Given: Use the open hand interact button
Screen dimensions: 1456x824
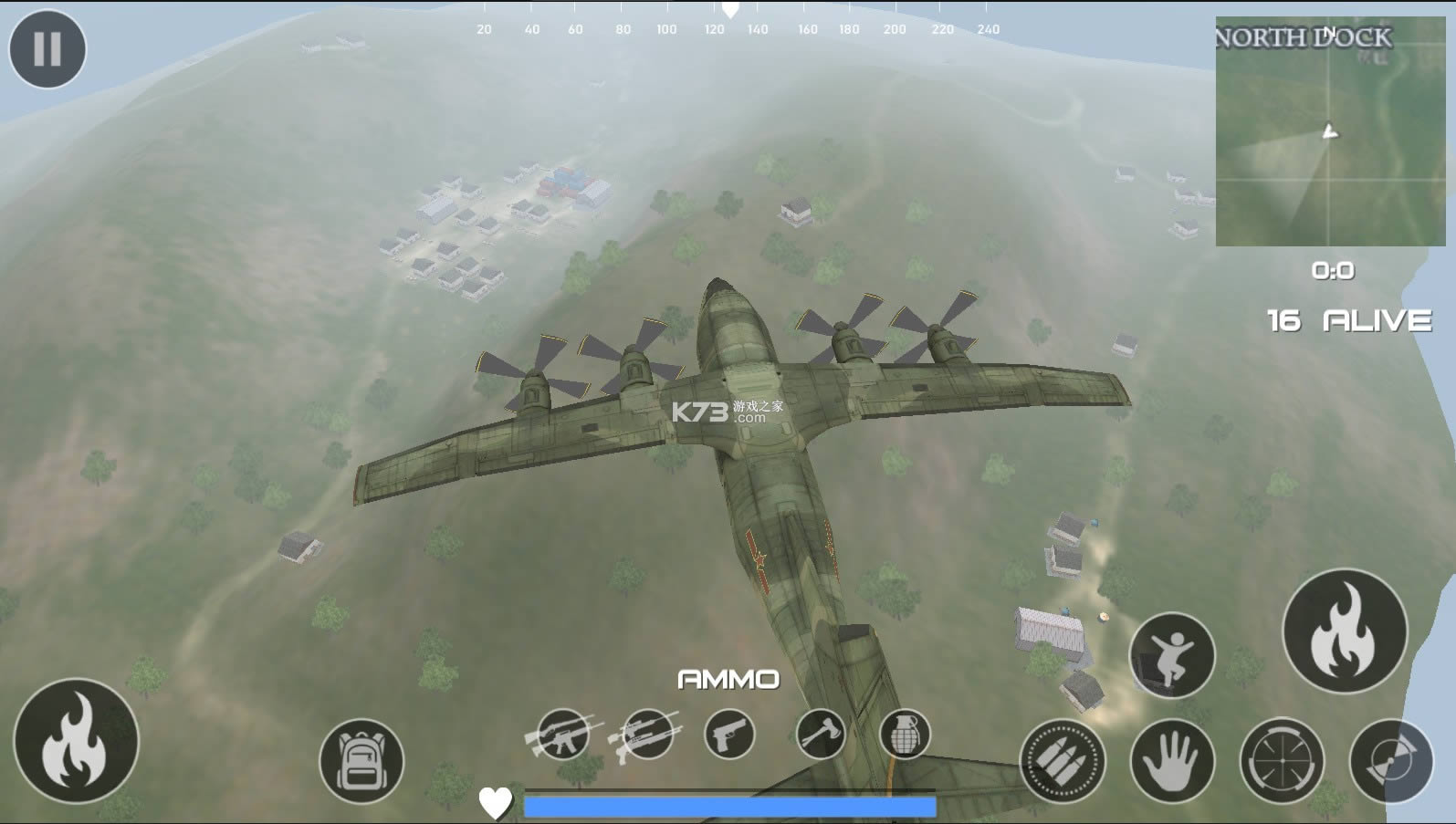Looking at the screenshot, I should pyautogui.click(x=1172, y=761).
